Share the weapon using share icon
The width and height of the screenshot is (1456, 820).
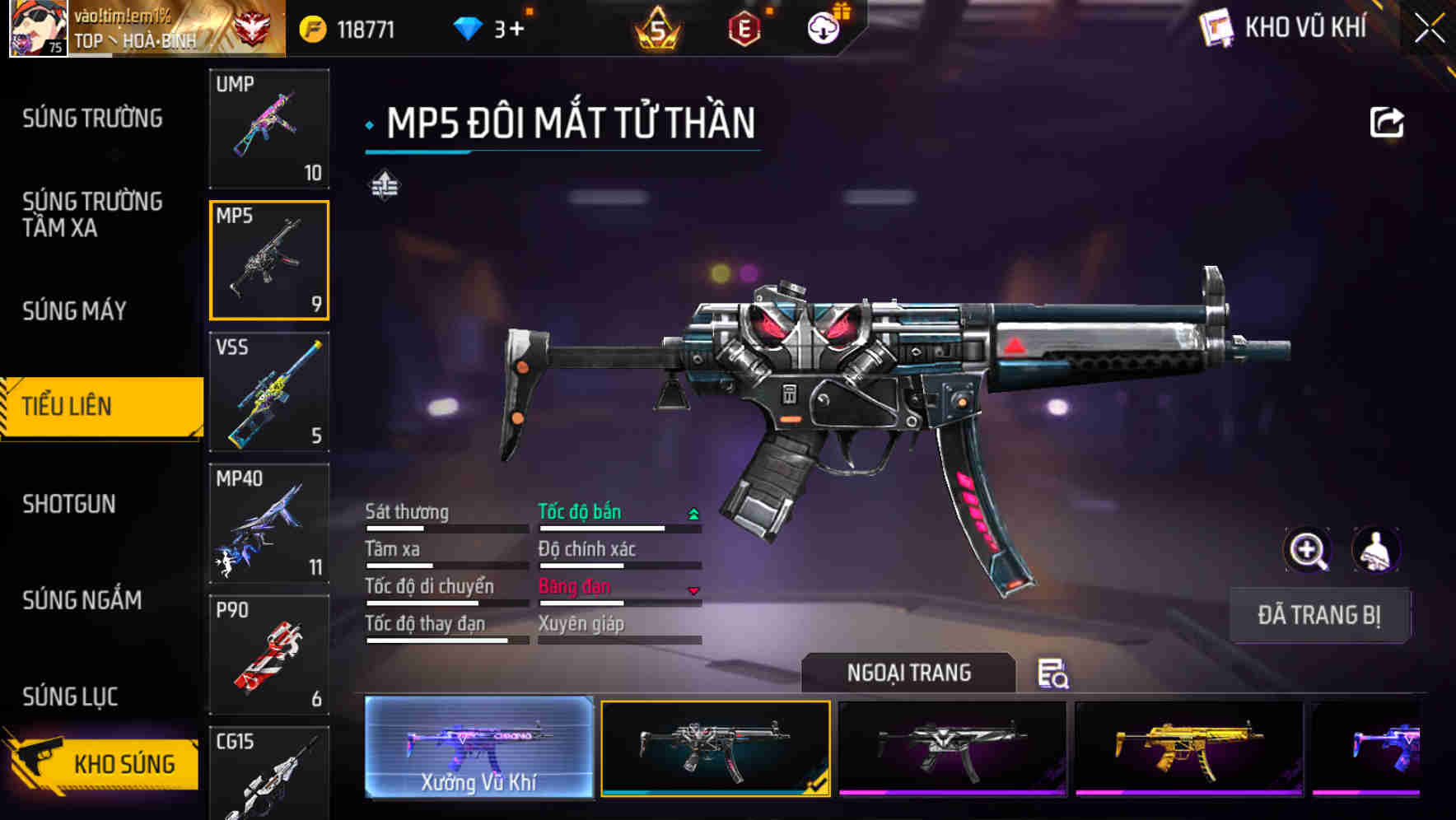click(x=1386, y=123)
